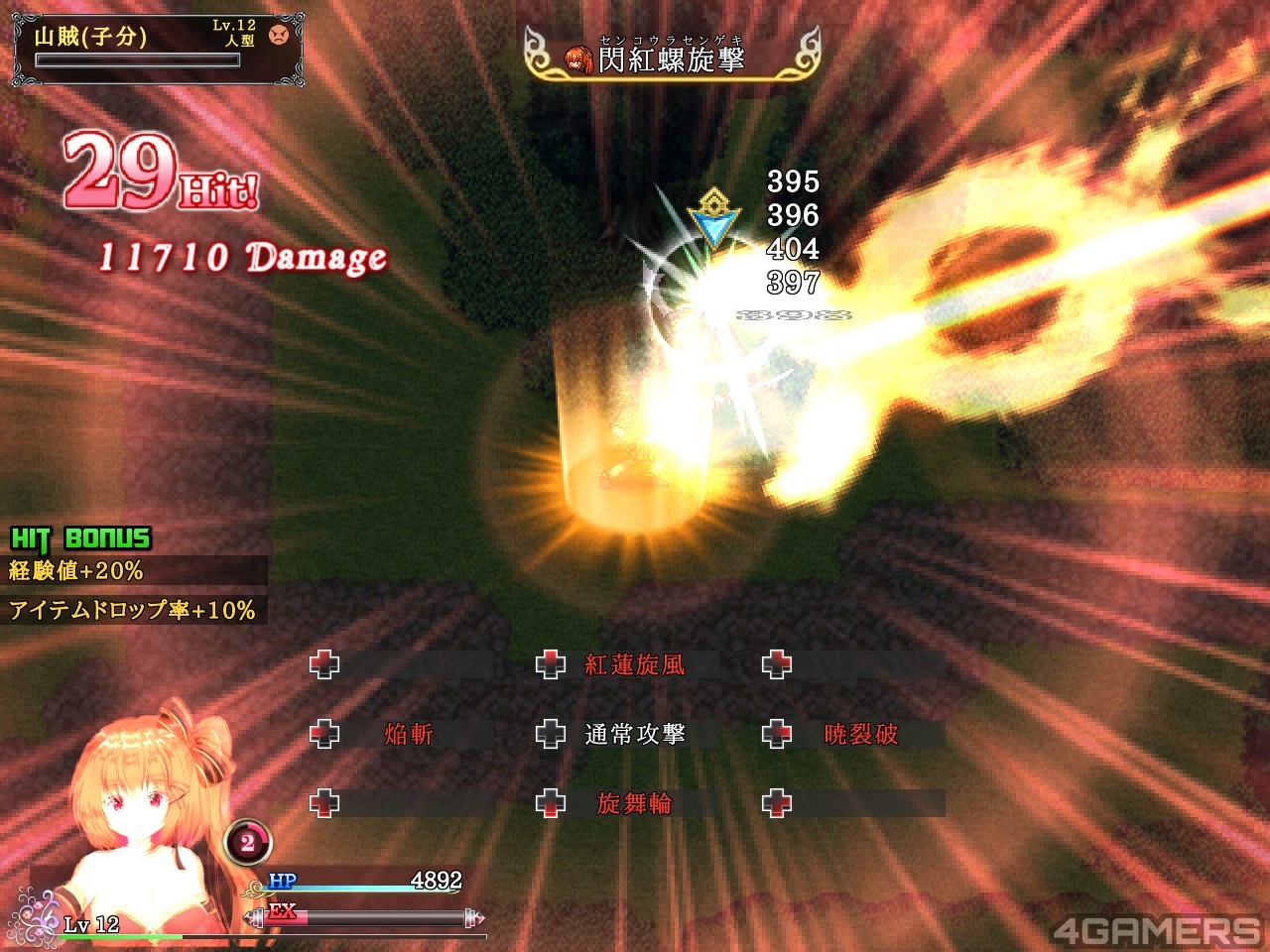This screenshot has height=952, width=1270.
Task: Select the 紅蓮旋風 skill
Action: click(634, 664)
